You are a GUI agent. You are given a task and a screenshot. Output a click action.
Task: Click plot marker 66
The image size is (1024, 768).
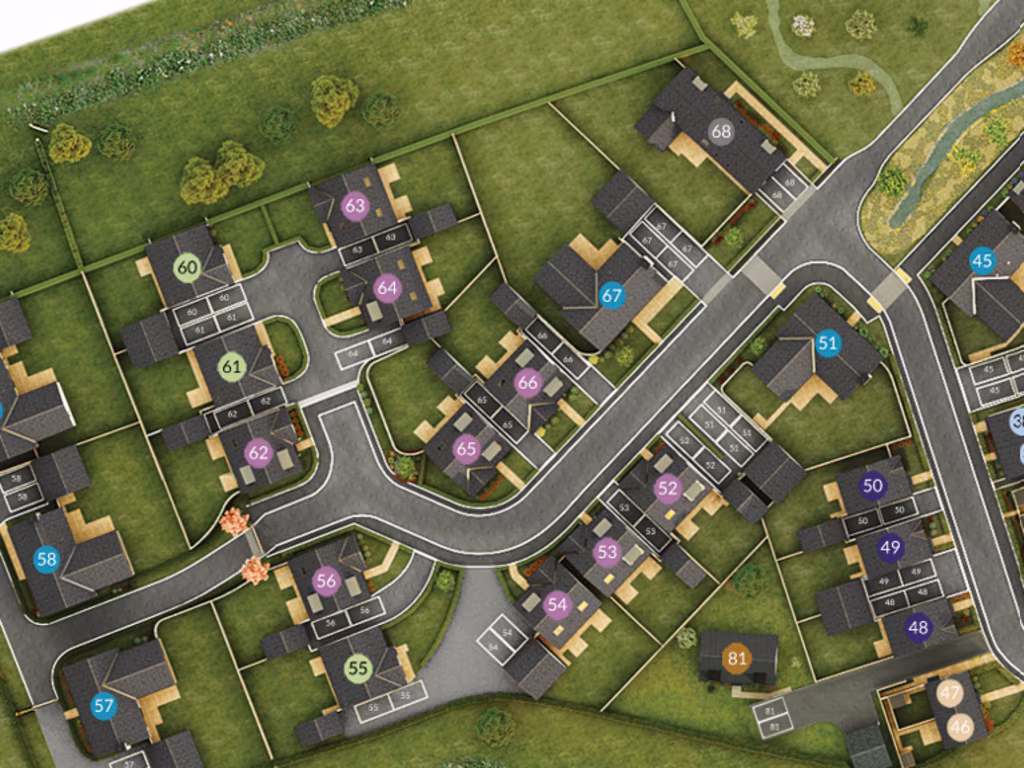(x=527, y=382)
